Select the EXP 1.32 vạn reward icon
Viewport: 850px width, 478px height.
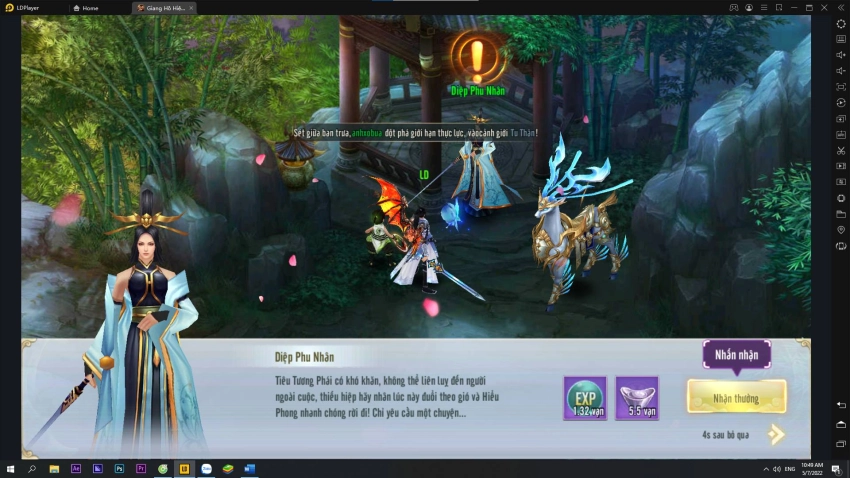(584, 397)
